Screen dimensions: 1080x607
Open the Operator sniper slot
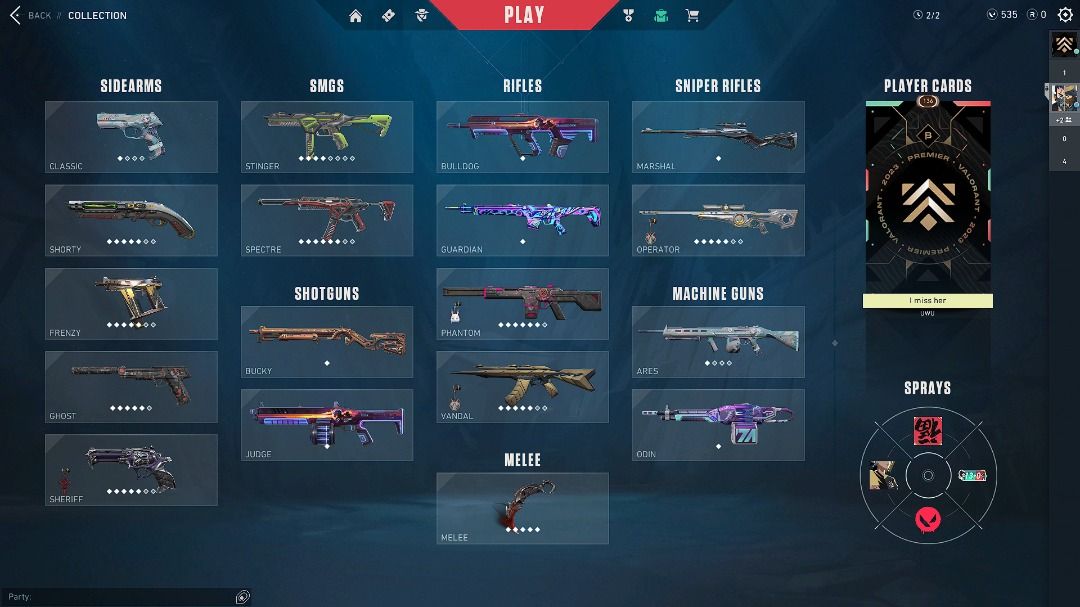pyautogui.click(x=718, y=220)
